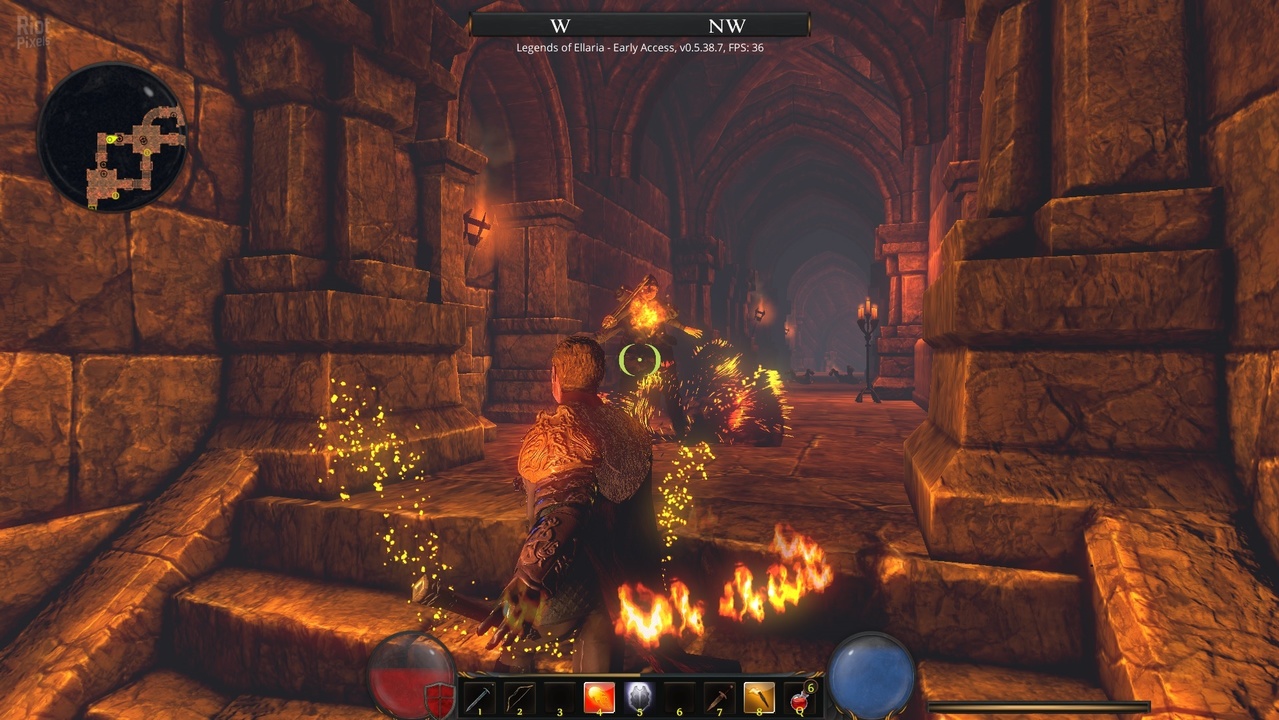Use the red health potion slot
Screen dimensions: 1279x720
click(800, 698)
